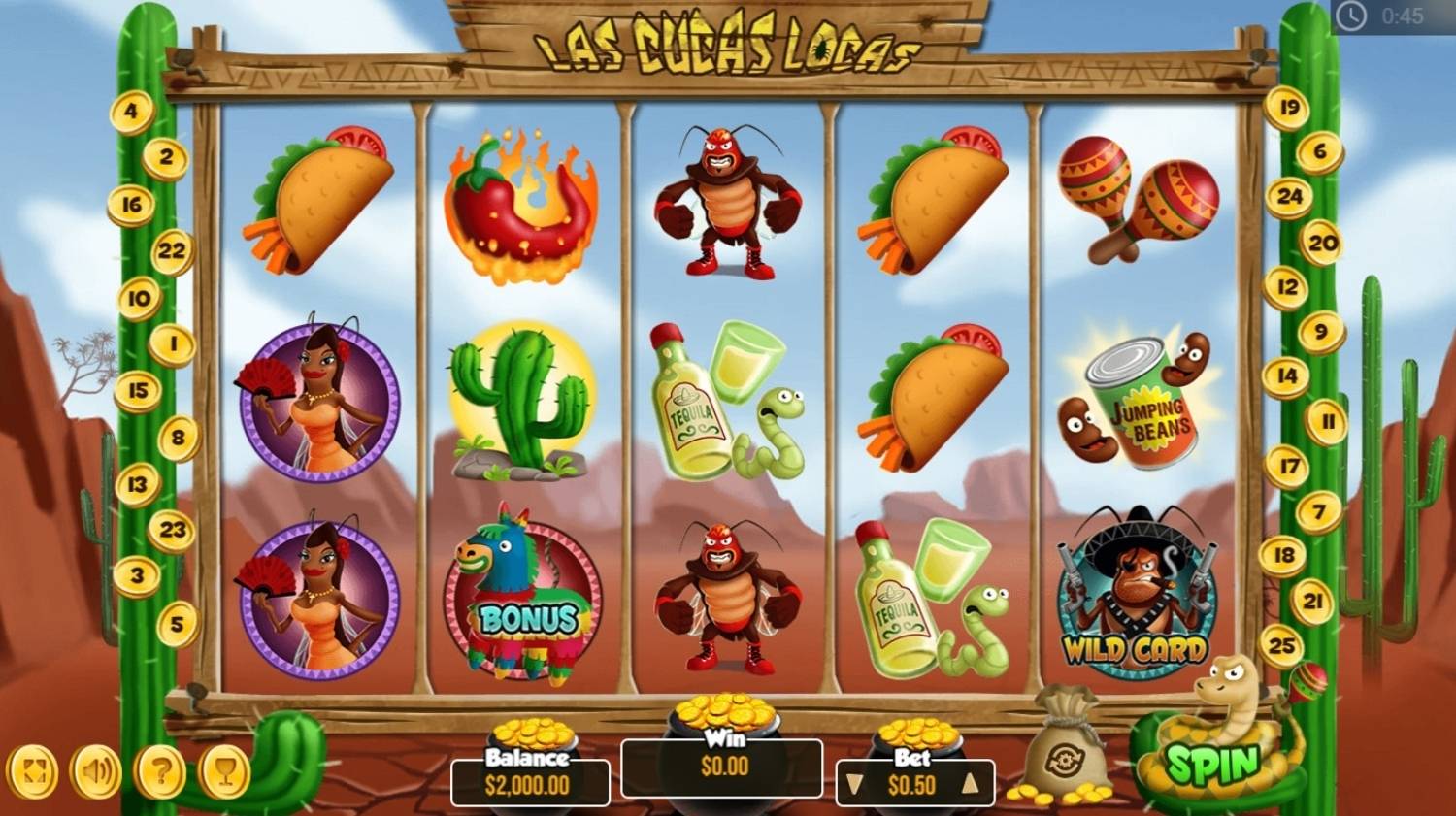1456x816 pixels.
Task: Increase the bet amount with the up arrow
Action: click(x=970, y=784)
